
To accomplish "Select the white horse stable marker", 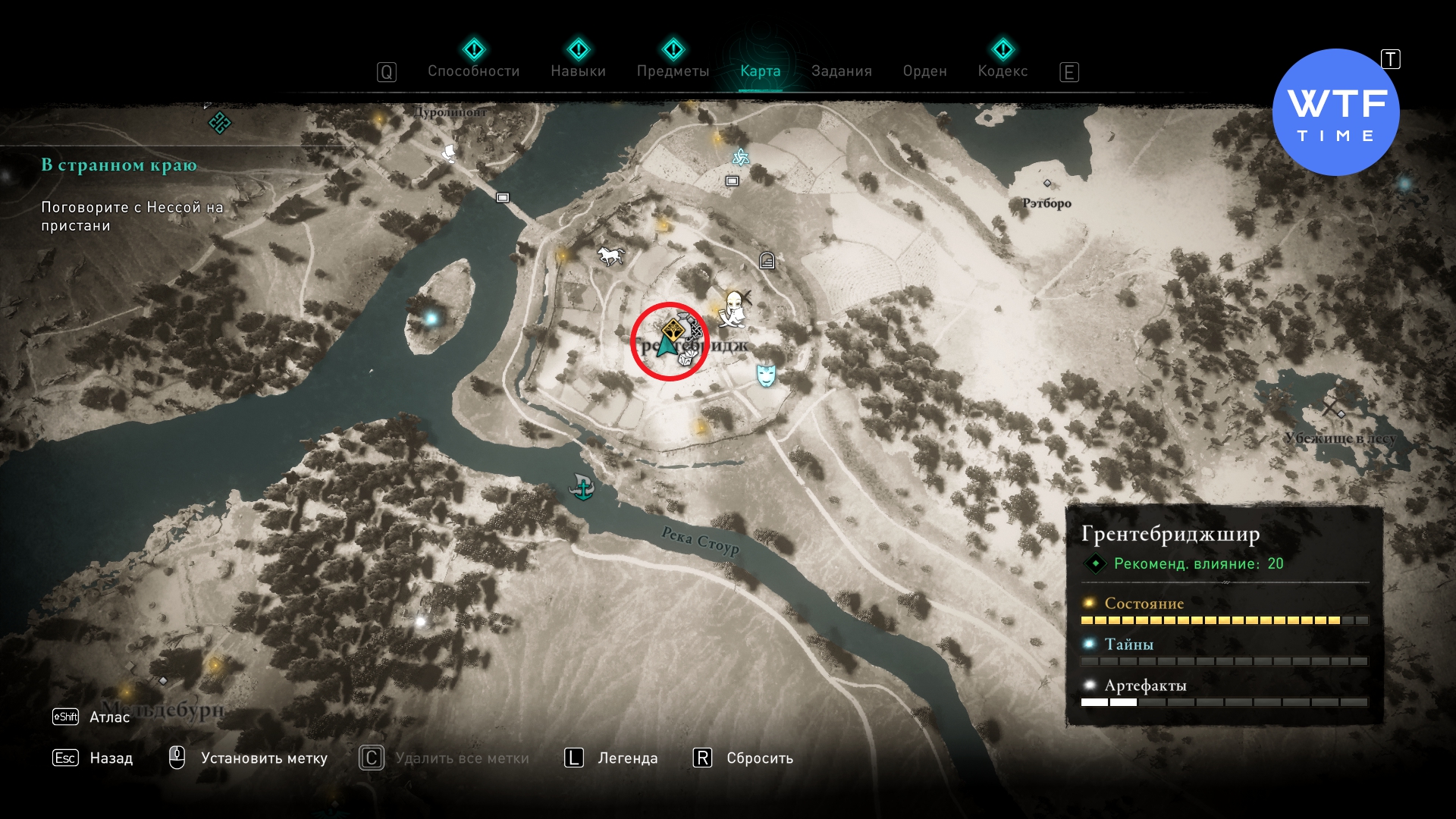I will [x=610, y=256].
